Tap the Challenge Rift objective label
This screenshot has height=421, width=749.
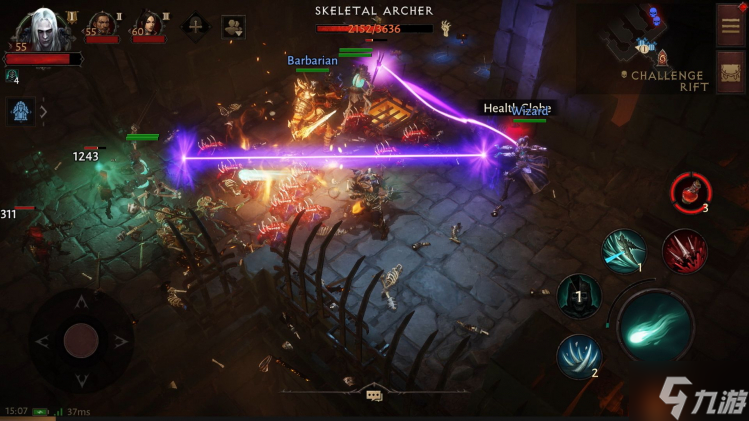(668, 81)
